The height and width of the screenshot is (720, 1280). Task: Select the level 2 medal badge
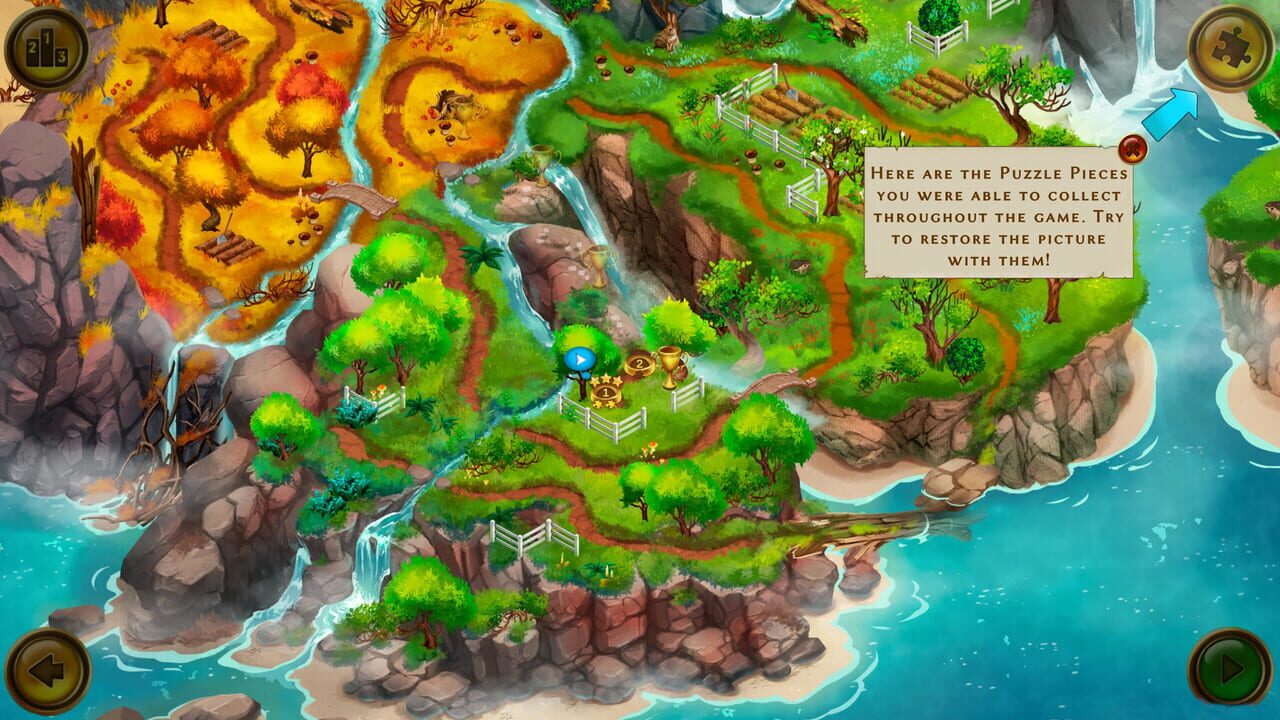[640, 364]
